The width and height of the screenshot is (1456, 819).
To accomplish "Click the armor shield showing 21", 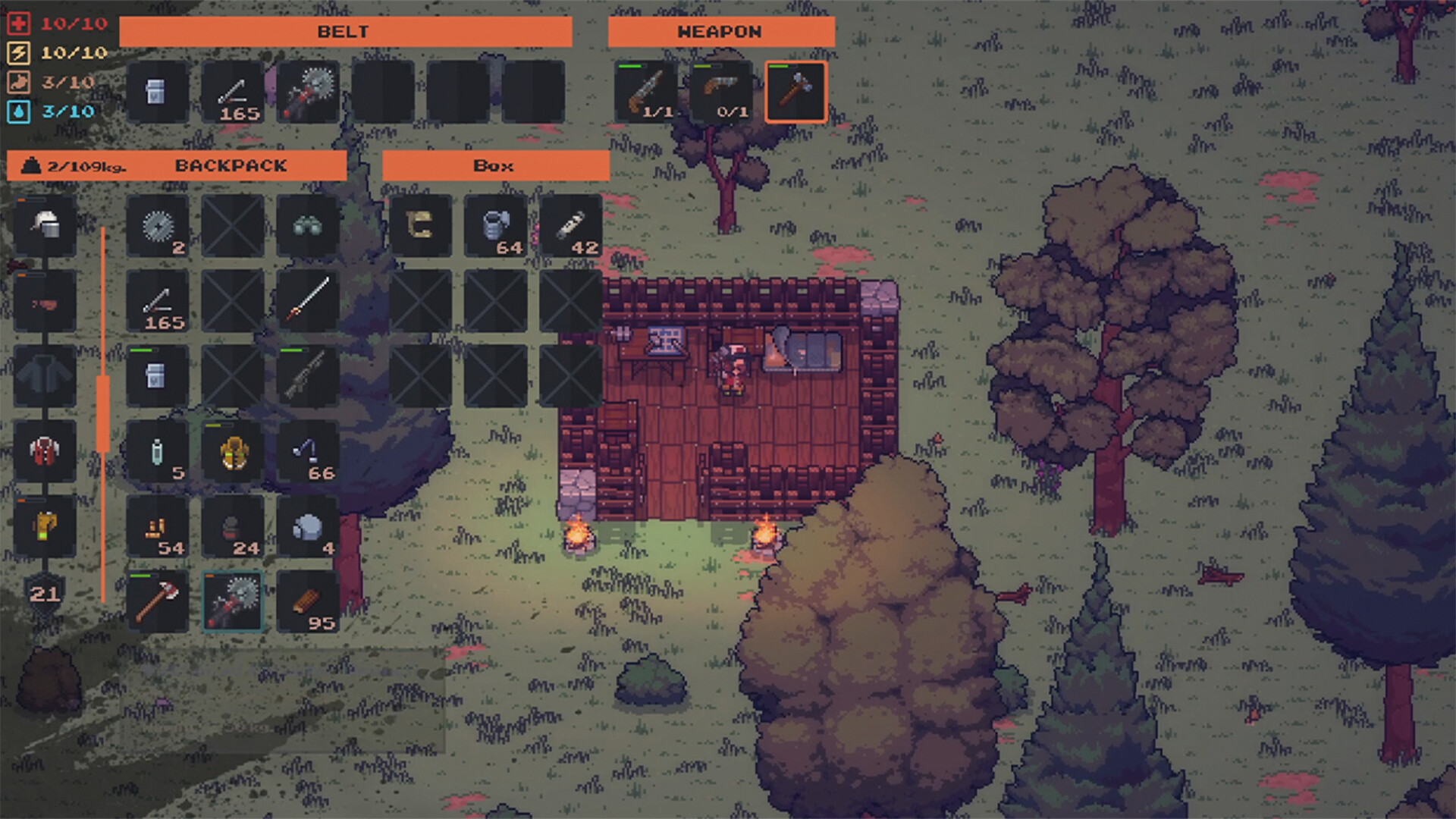I will point(45,595).
